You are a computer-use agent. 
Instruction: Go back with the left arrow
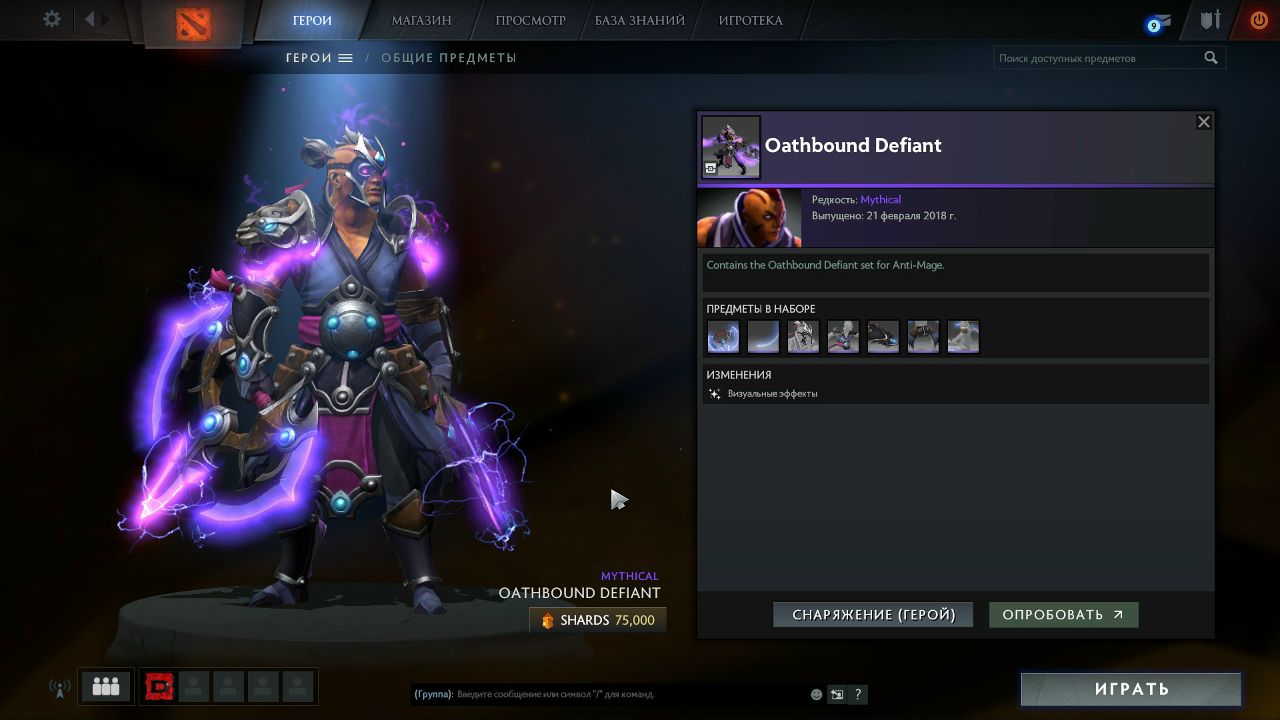[89, 20]
